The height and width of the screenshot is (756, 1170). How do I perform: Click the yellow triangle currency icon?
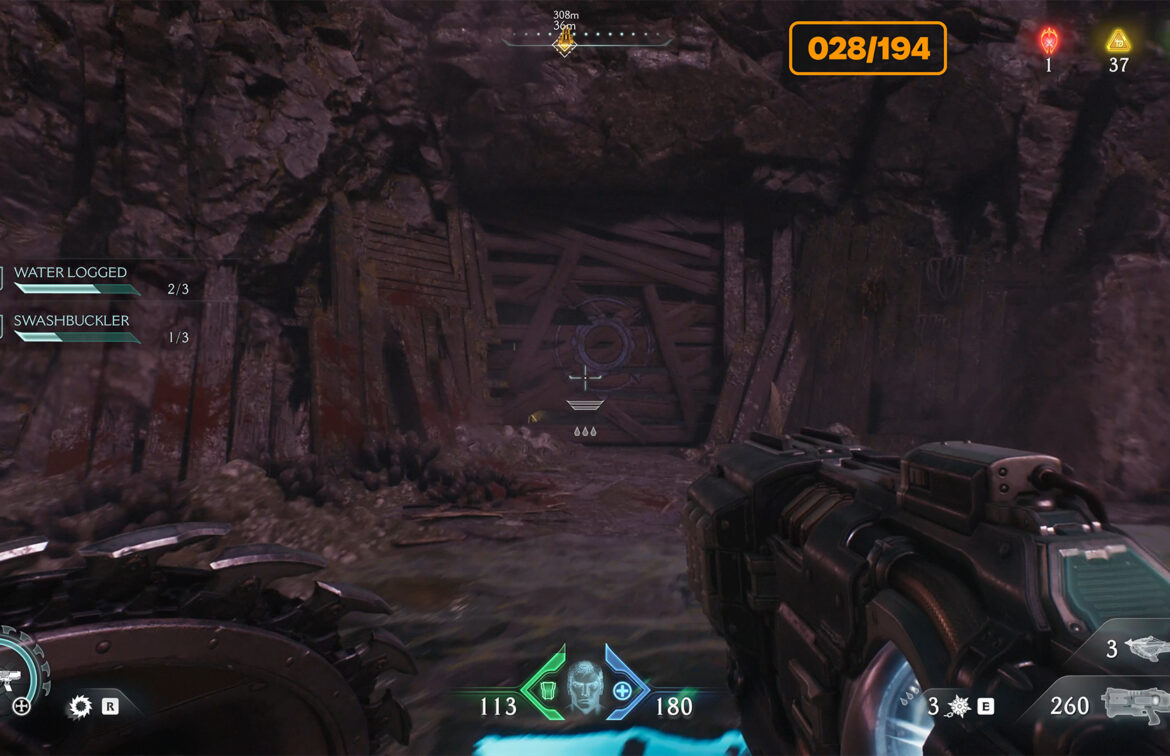pyautogui.click(x=1117, y=41)
